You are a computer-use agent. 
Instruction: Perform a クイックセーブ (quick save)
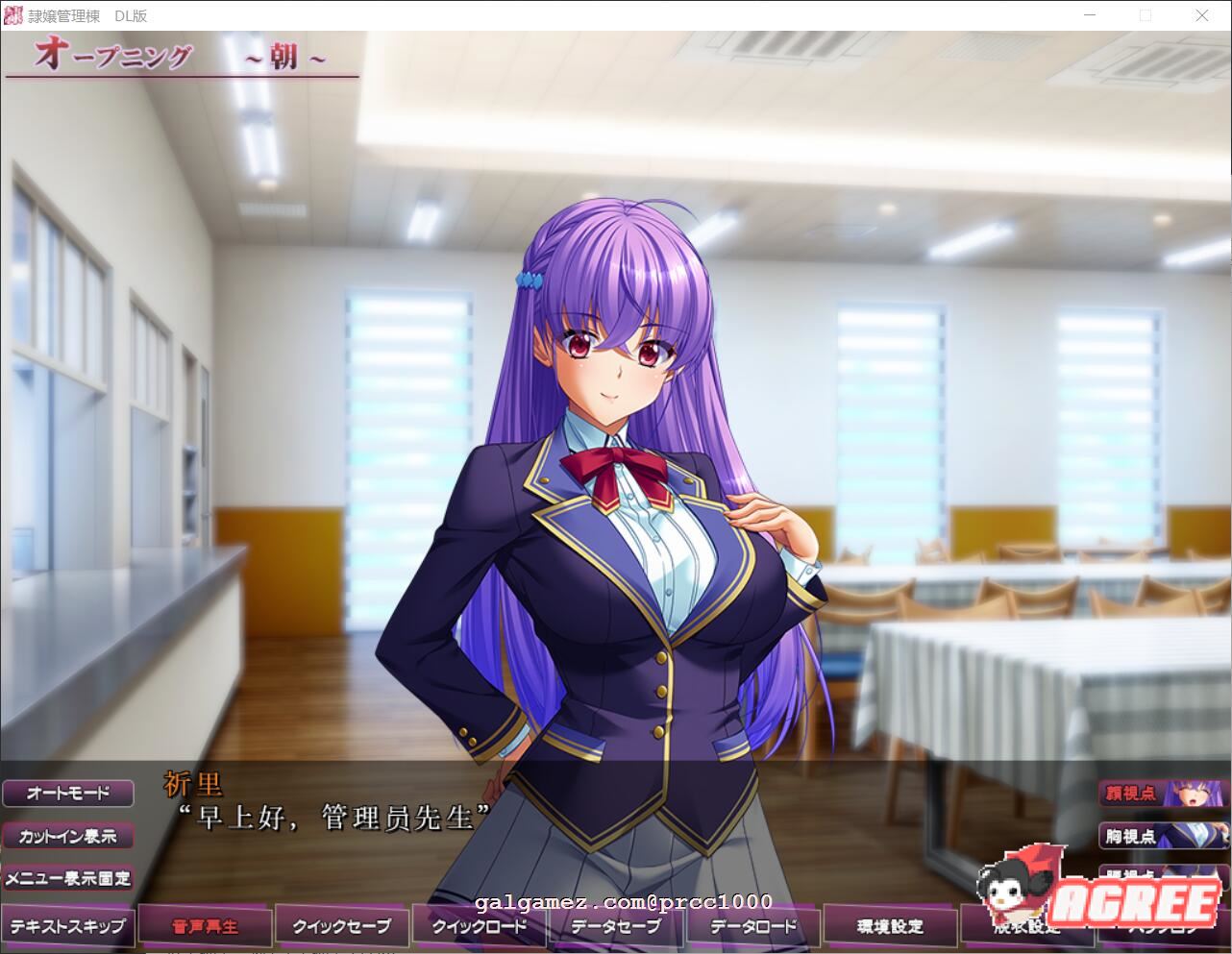tap(342, 925)
